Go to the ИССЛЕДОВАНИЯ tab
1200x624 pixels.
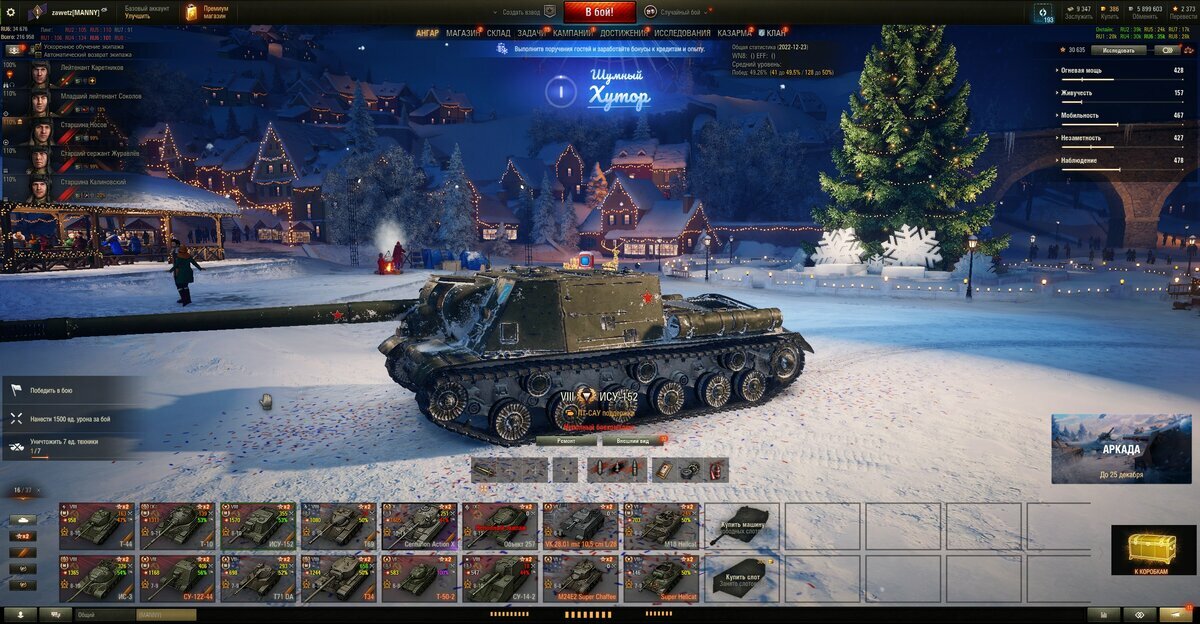(x=682, y=33)
